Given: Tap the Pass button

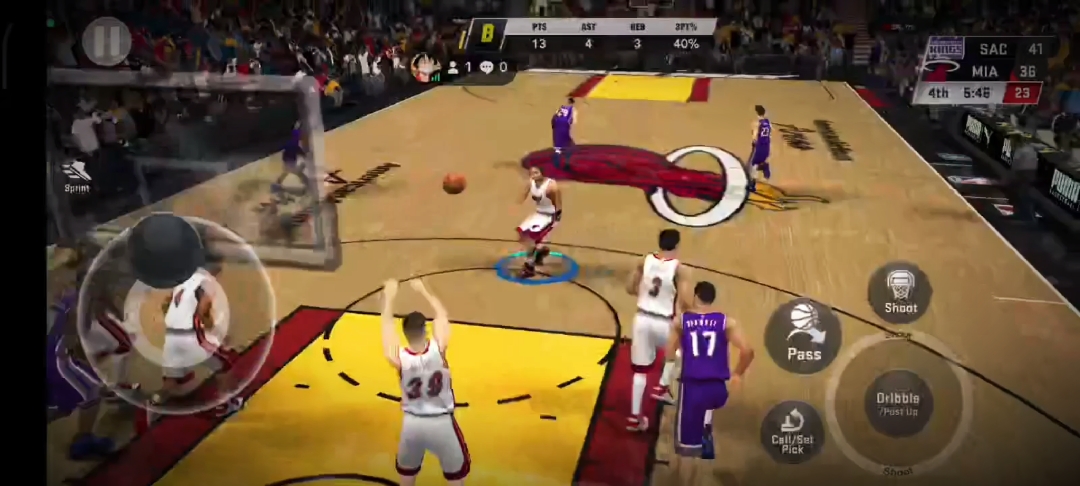Looking at the screenshot, I should pyautogui.click(x=803, y=336).
